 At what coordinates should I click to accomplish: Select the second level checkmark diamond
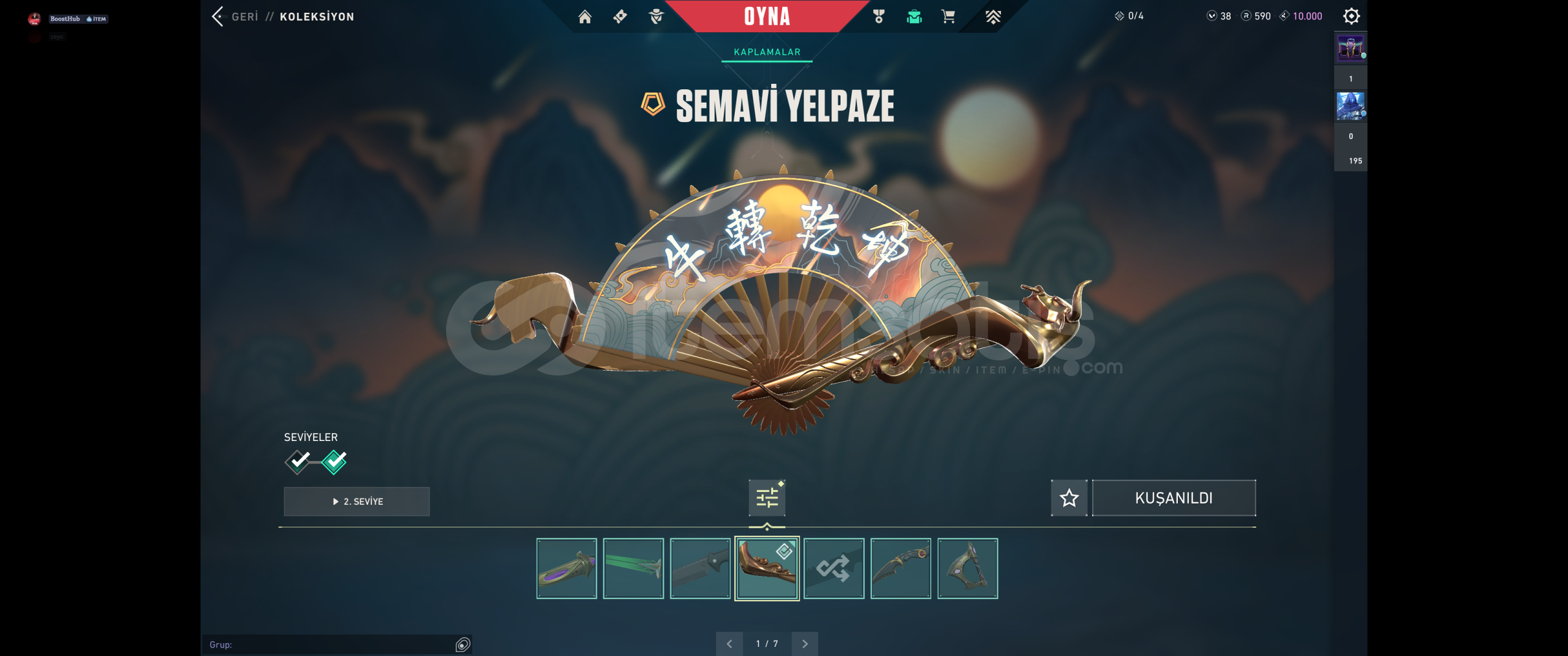tap(334, 461)
